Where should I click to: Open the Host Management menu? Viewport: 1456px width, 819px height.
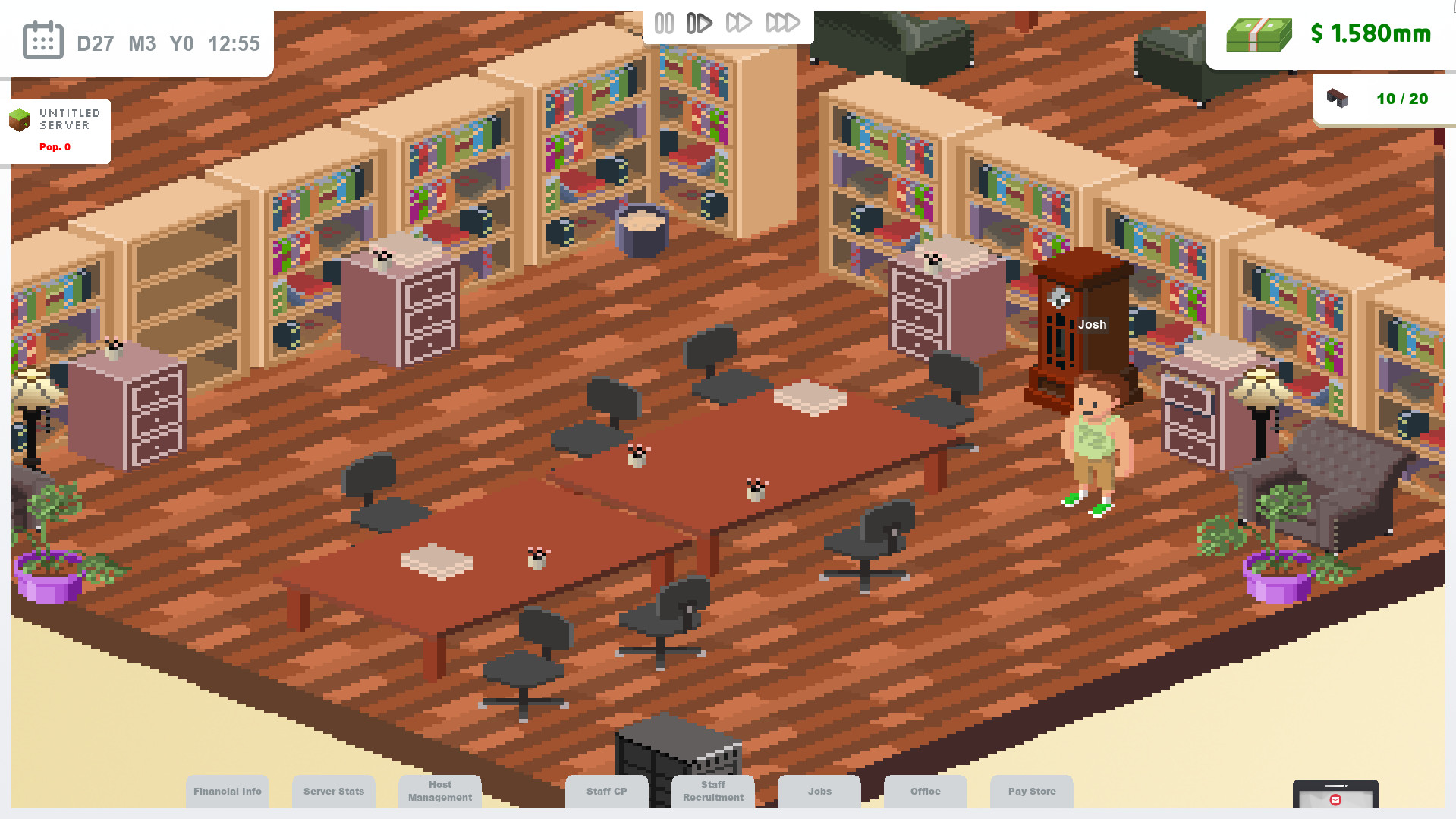[x=440, y=792]
